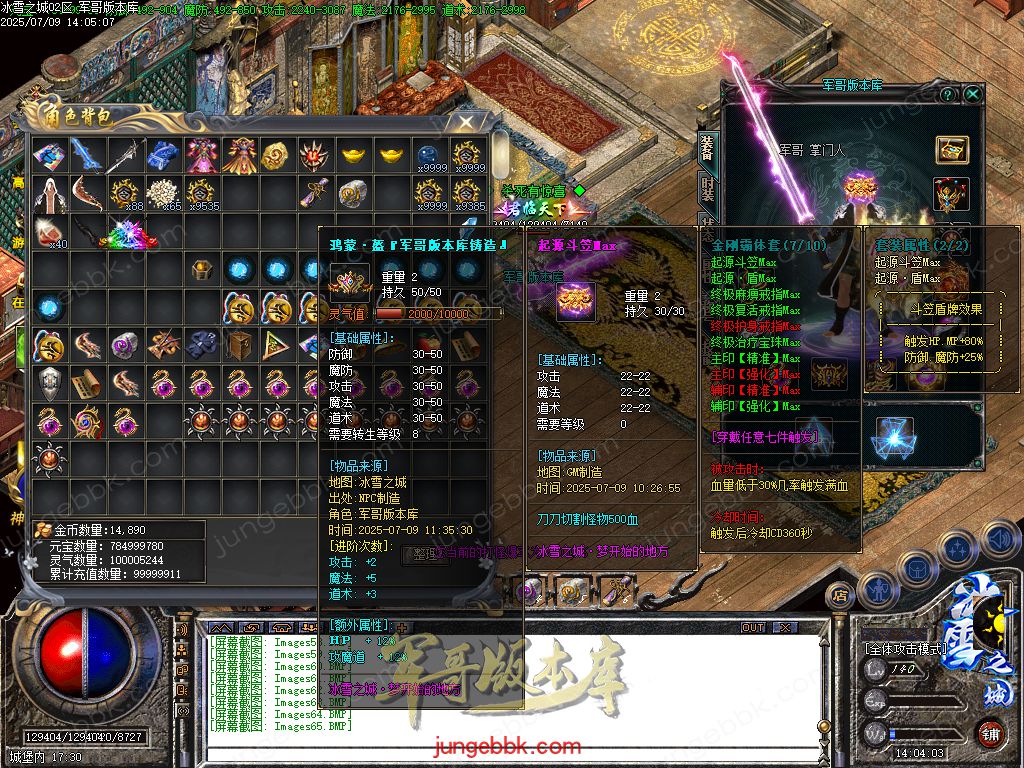Click the 店 store button

(x=840, y=596)
